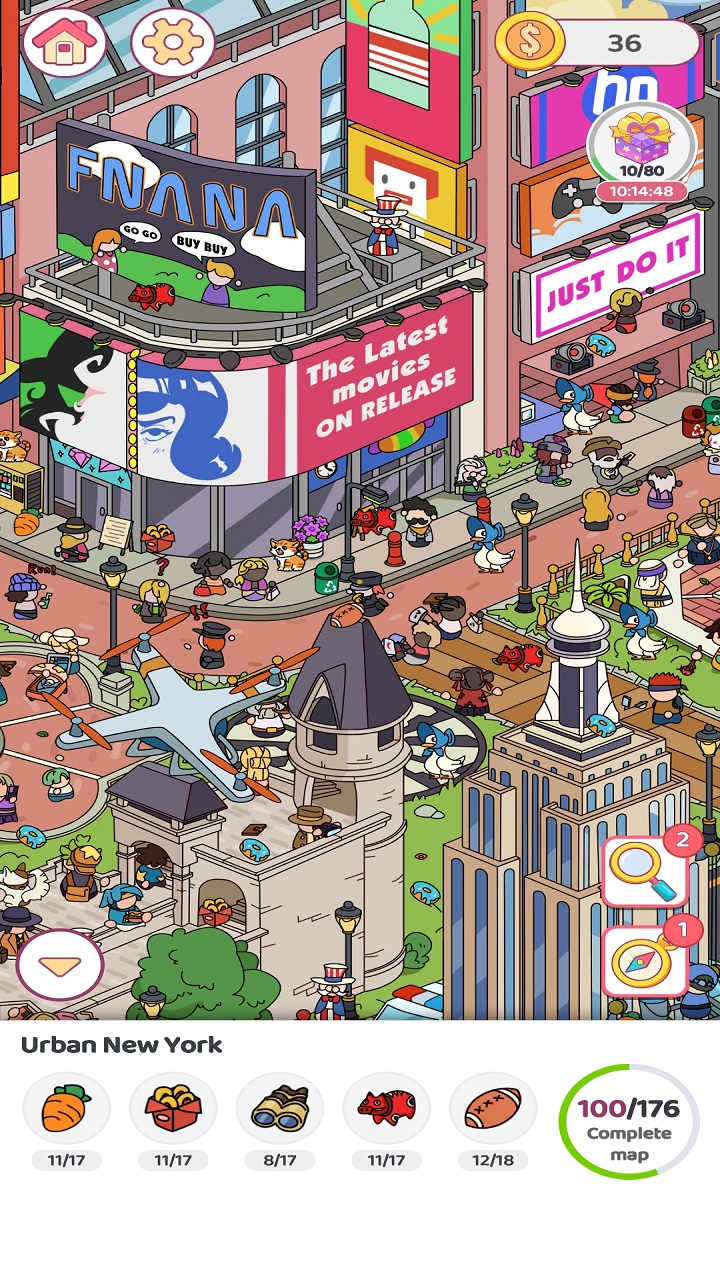The height and width of the screenshot is (1280, 720).
Task: Collapse panel with the down arrow button
Action: [x=60, y=965]
